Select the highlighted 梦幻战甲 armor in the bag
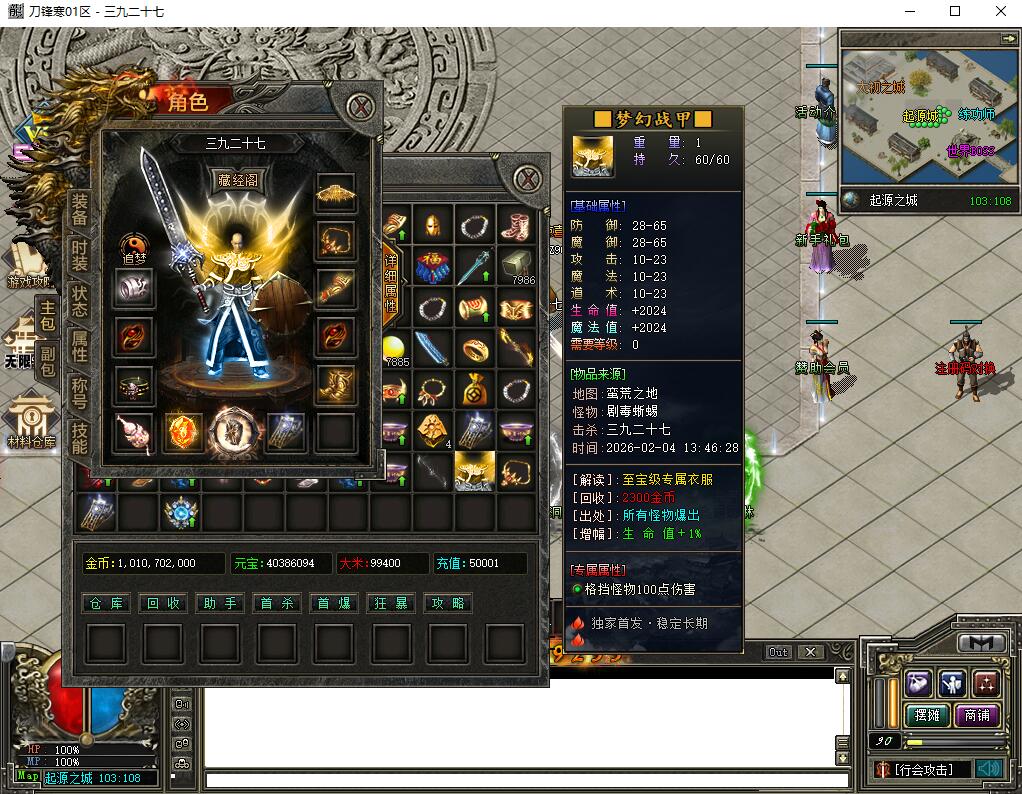This screenshot has width=1022, height=794. tap(474, 469)
